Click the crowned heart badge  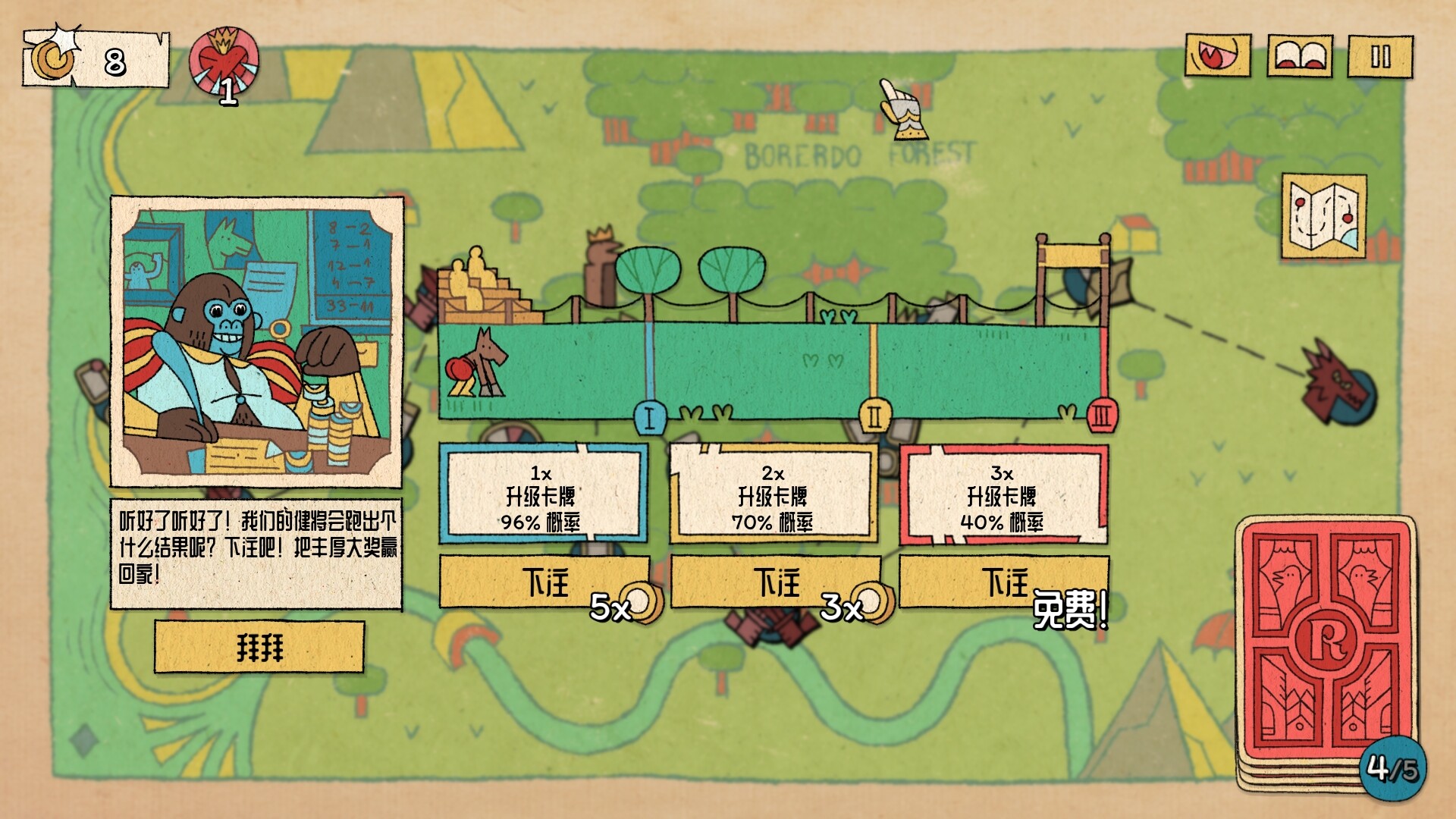tap(224, 62)
